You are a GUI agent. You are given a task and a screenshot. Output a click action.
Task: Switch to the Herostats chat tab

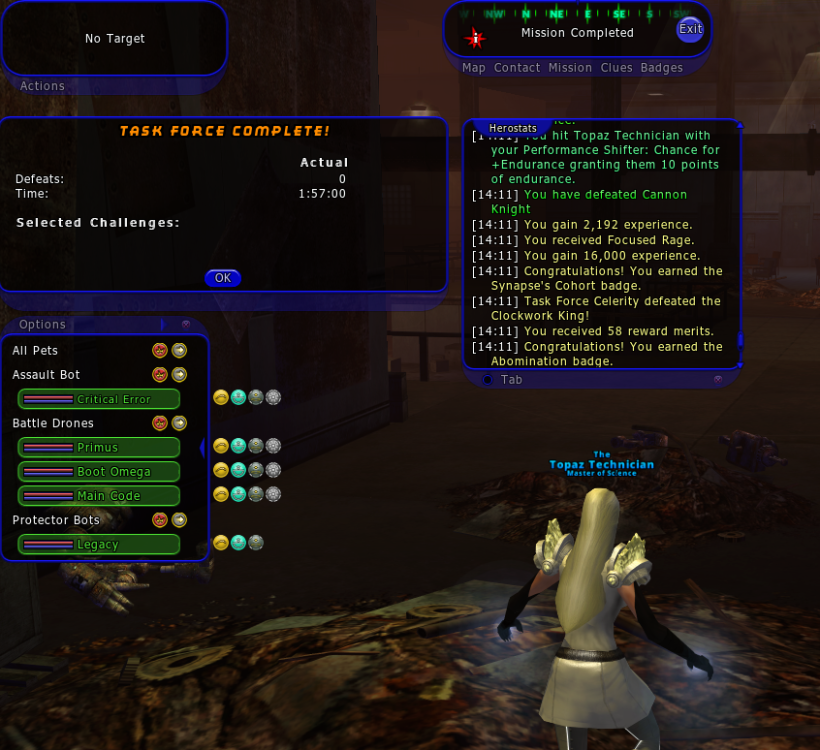pyautogui.click(x=513, y=128)
